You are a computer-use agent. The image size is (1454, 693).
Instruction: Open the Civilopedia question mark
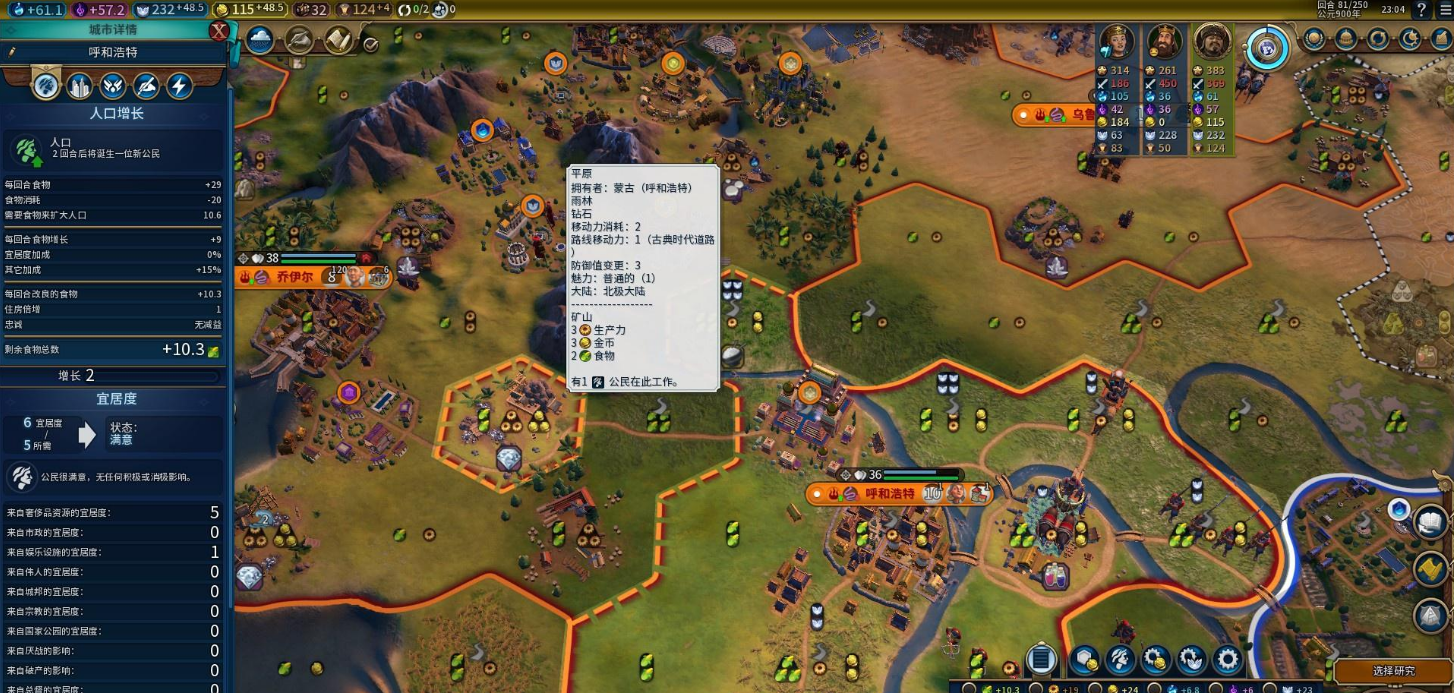point(1421,10)
